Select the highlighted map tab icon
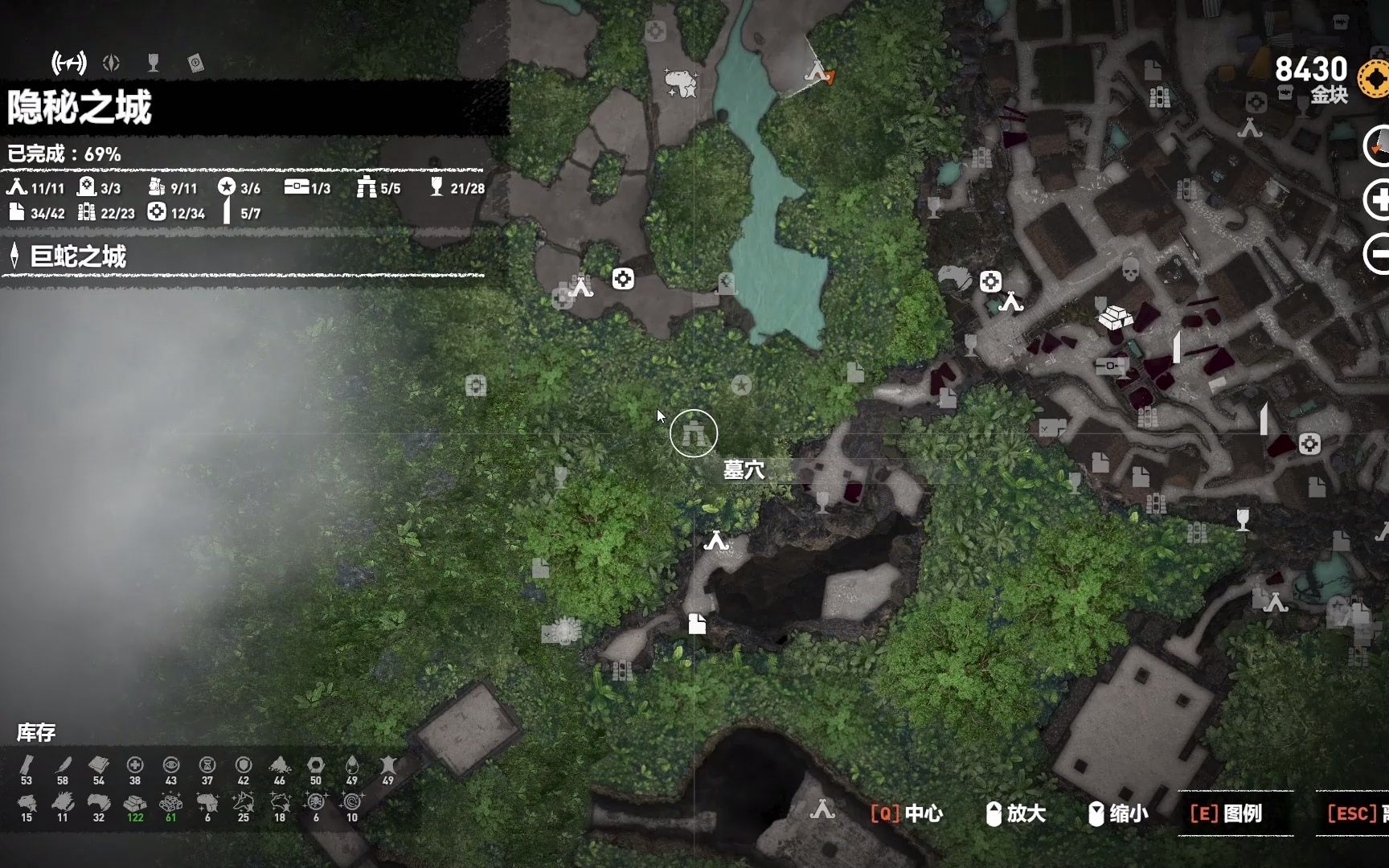The height and width of the screenshot is (868, 1389). 69,62
